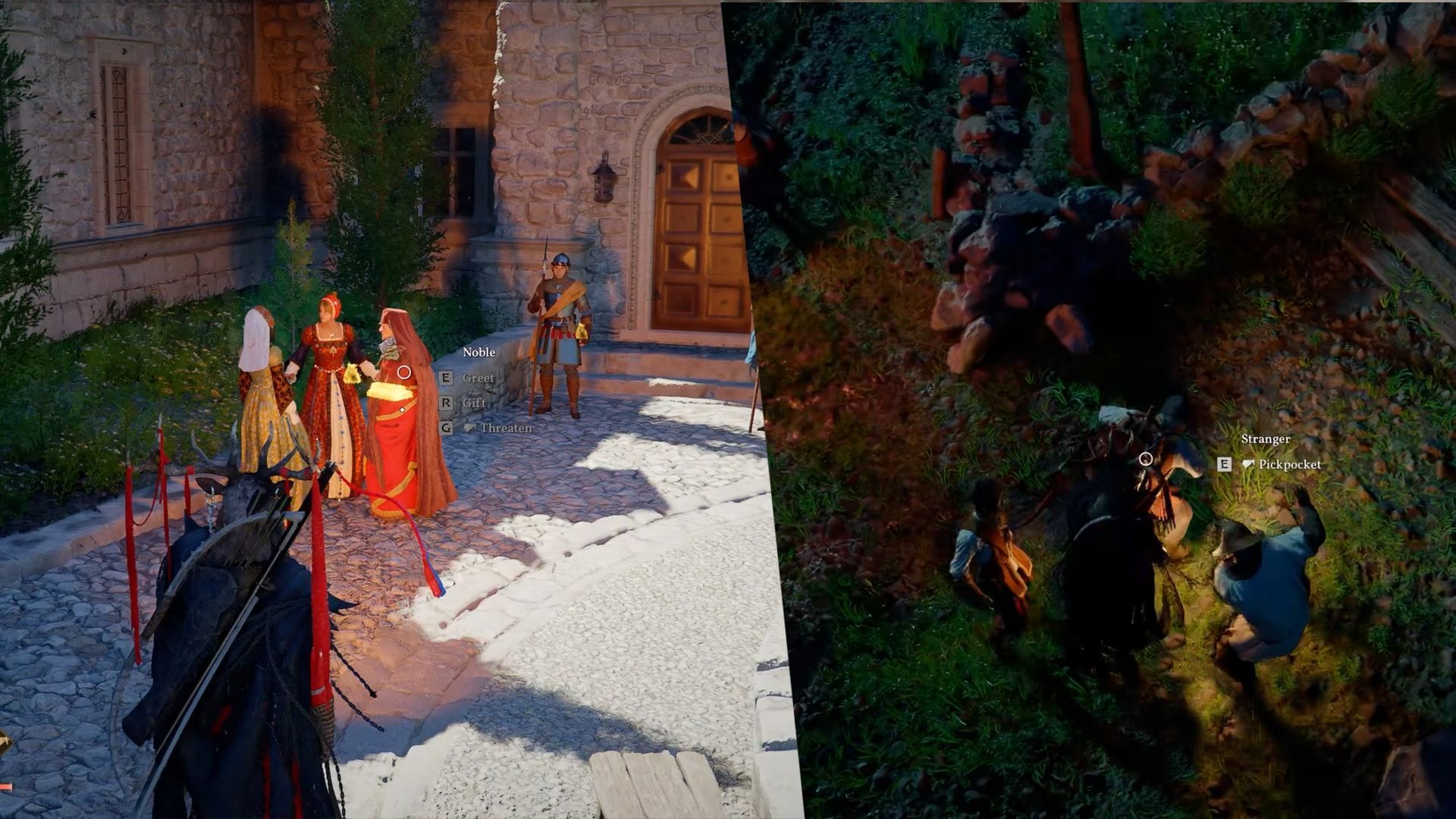
Task: Collapse the Gift option under Noble
Action: click(475, 403)
